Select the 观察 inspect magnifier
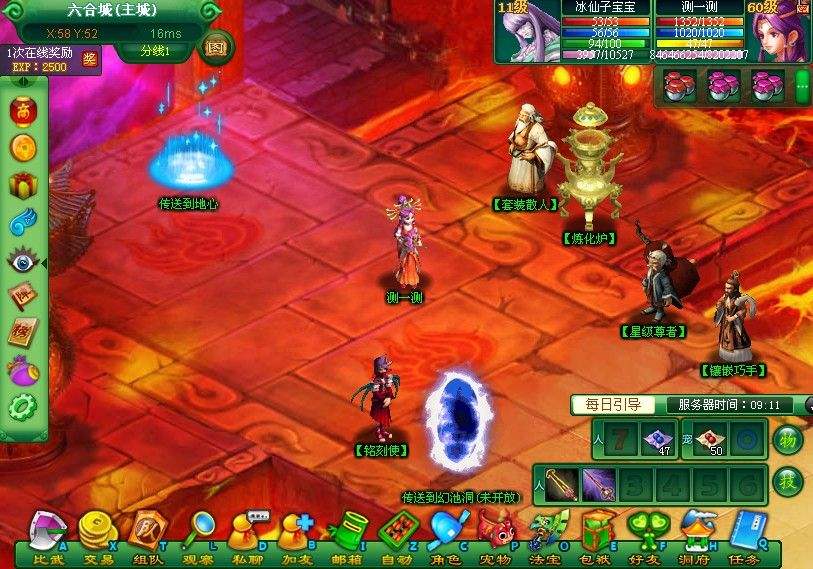813x569 pixels. coord(197,531)
